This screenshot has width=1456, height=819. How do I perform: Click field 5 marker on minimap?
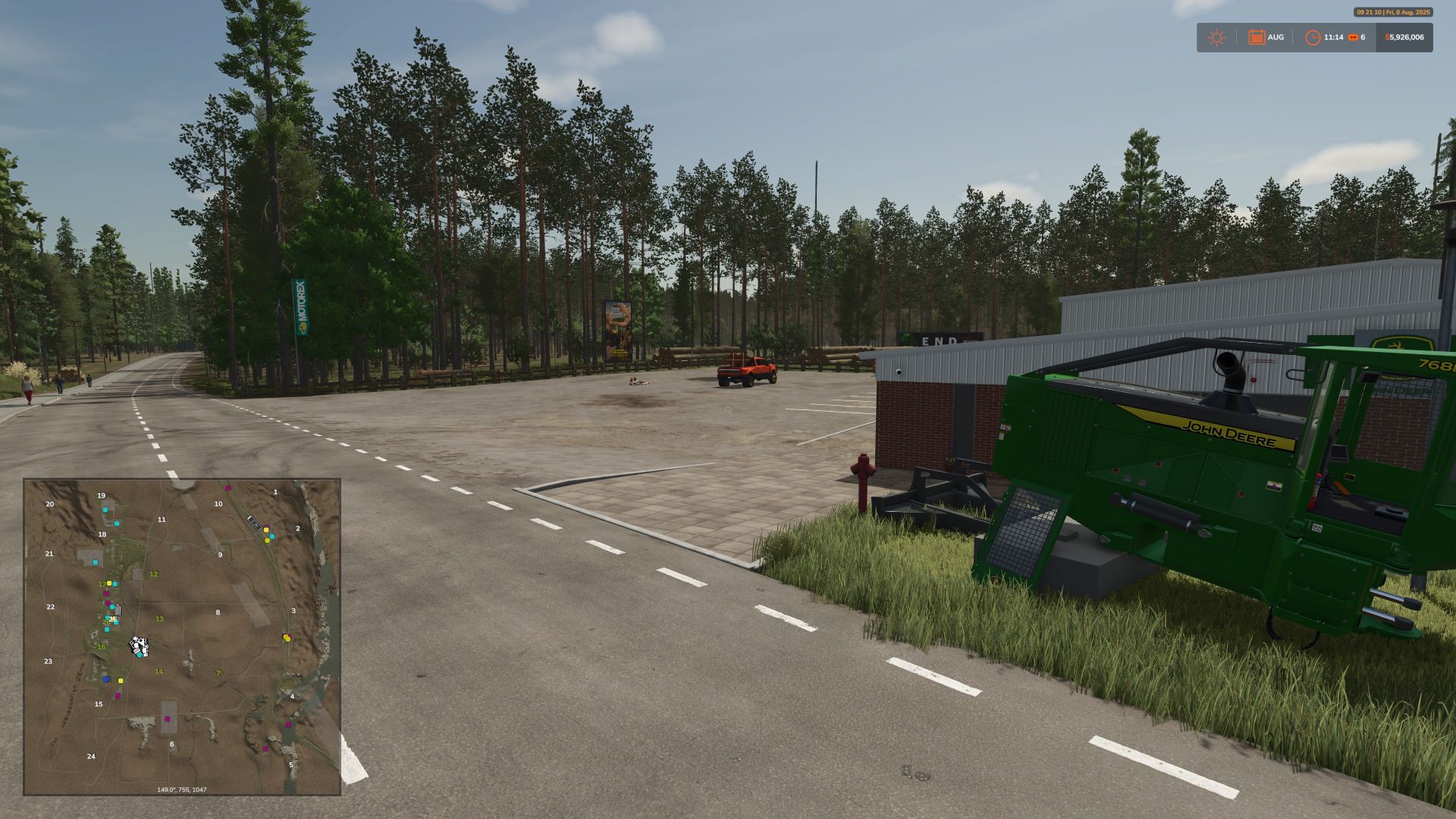pyautogui.click(x=290, y=765)
